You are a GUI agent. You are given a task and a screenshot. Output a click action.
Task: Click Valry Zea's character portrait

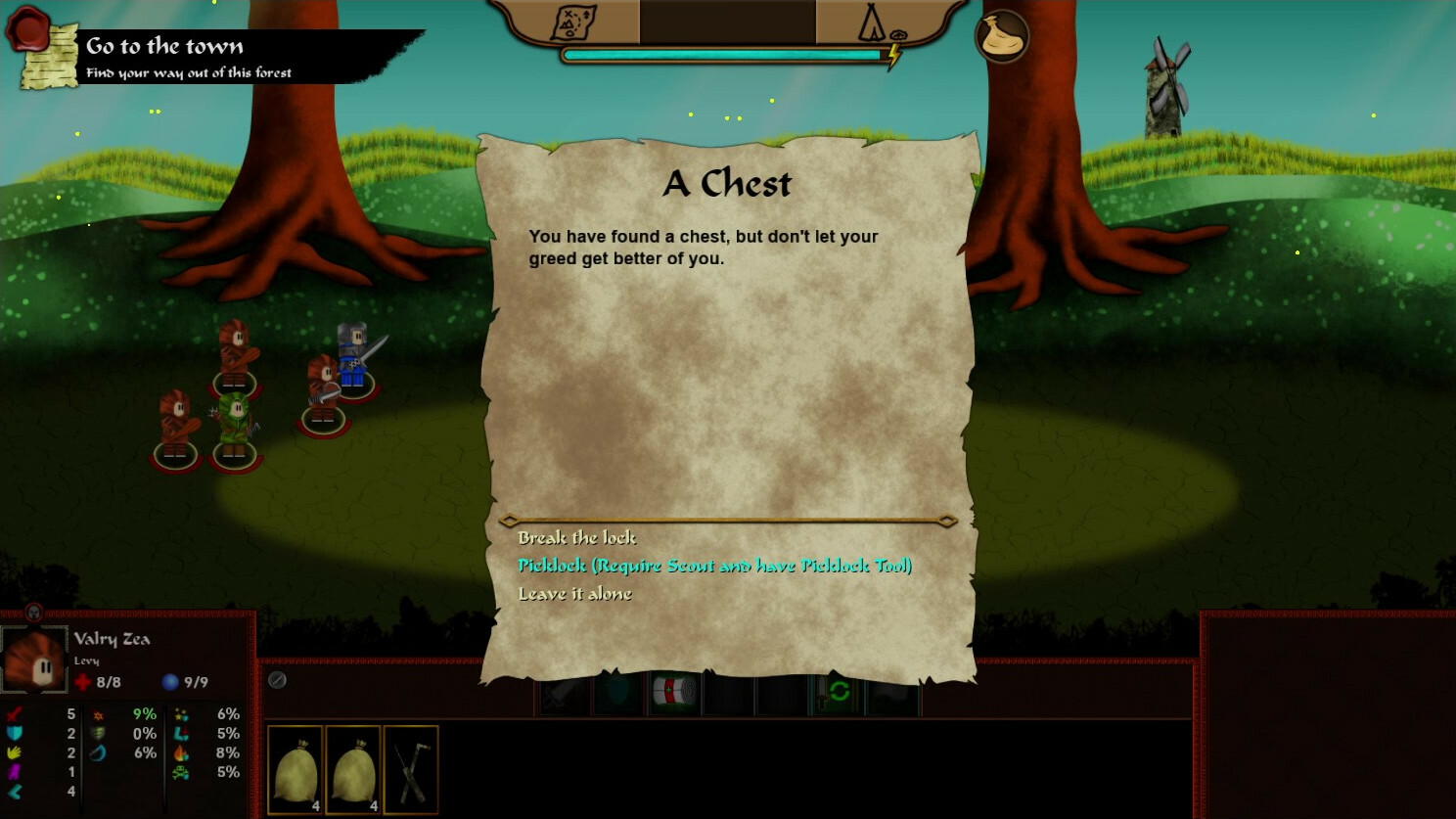(x=34, y=658)
